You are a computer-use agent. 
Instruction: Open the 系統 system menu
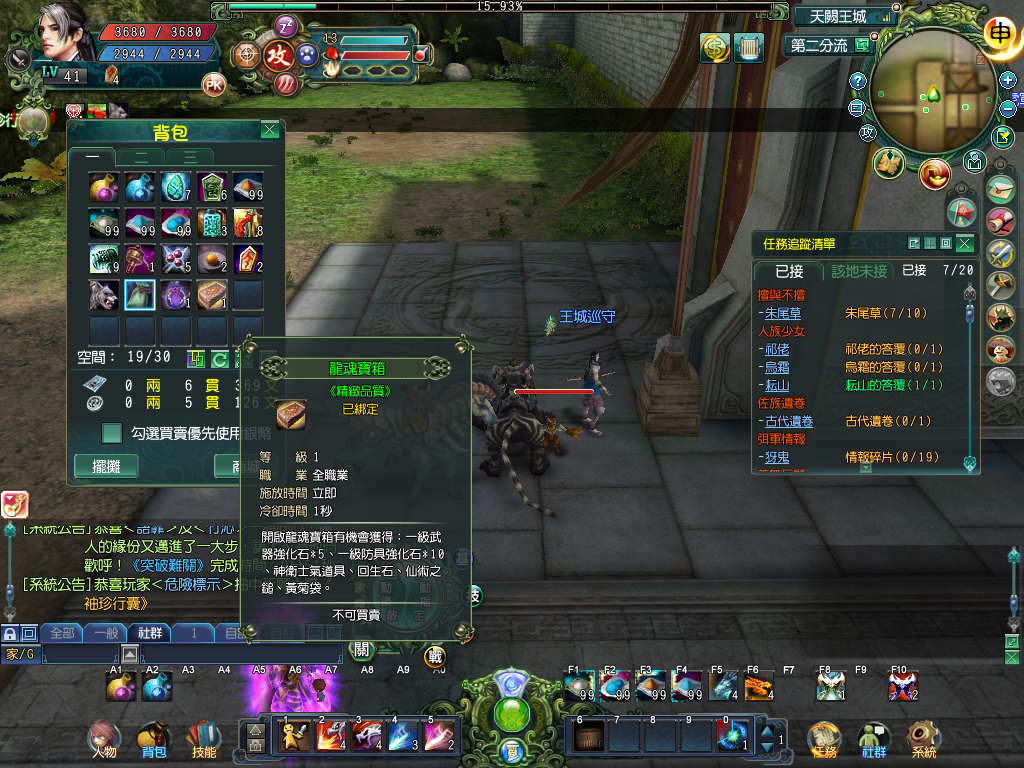click(923, 738)
